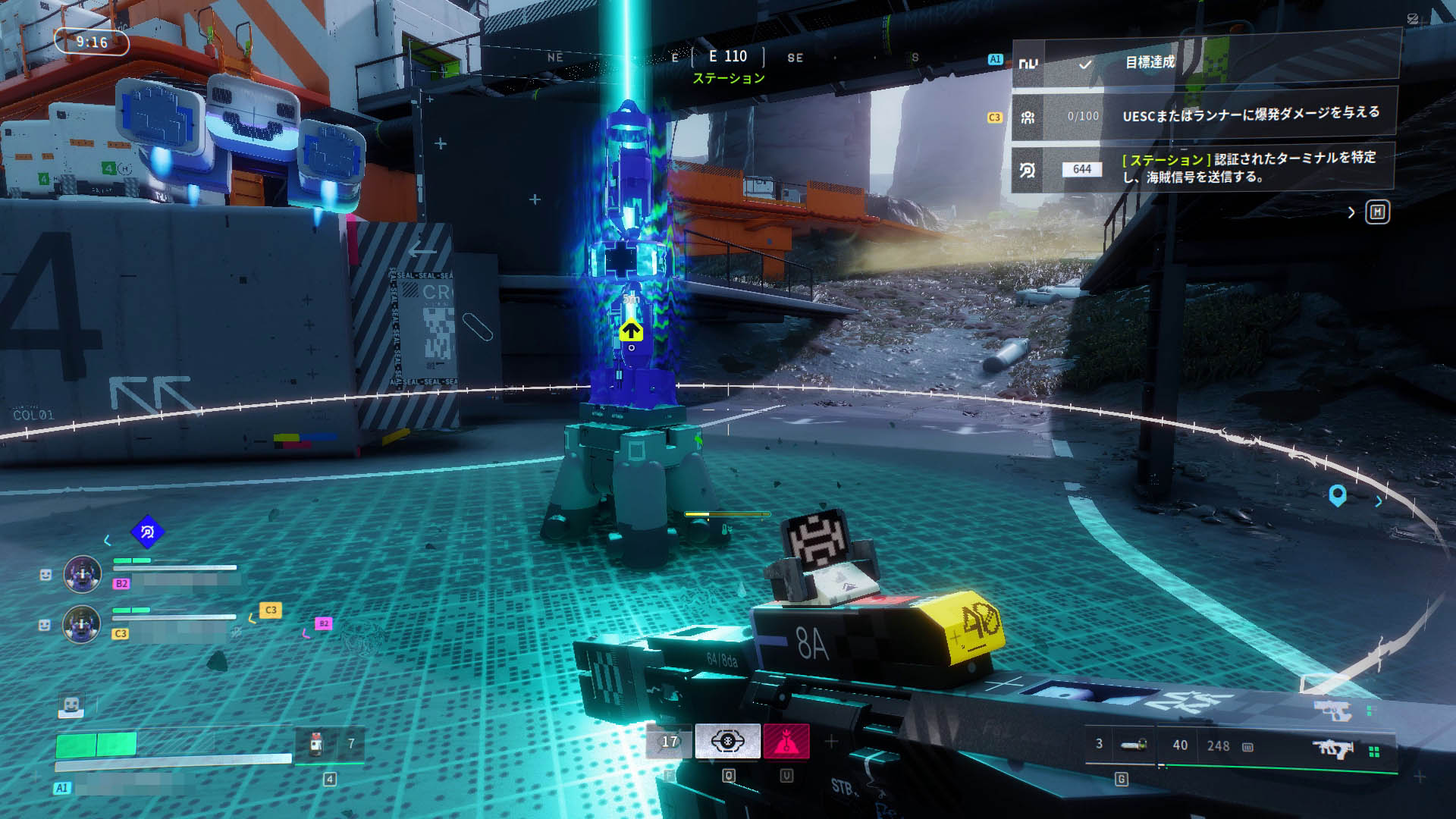Open the explosive damage objective tracker row
The width and height of the screenshot is (1456, 819).
click(x=1204, y=116)
